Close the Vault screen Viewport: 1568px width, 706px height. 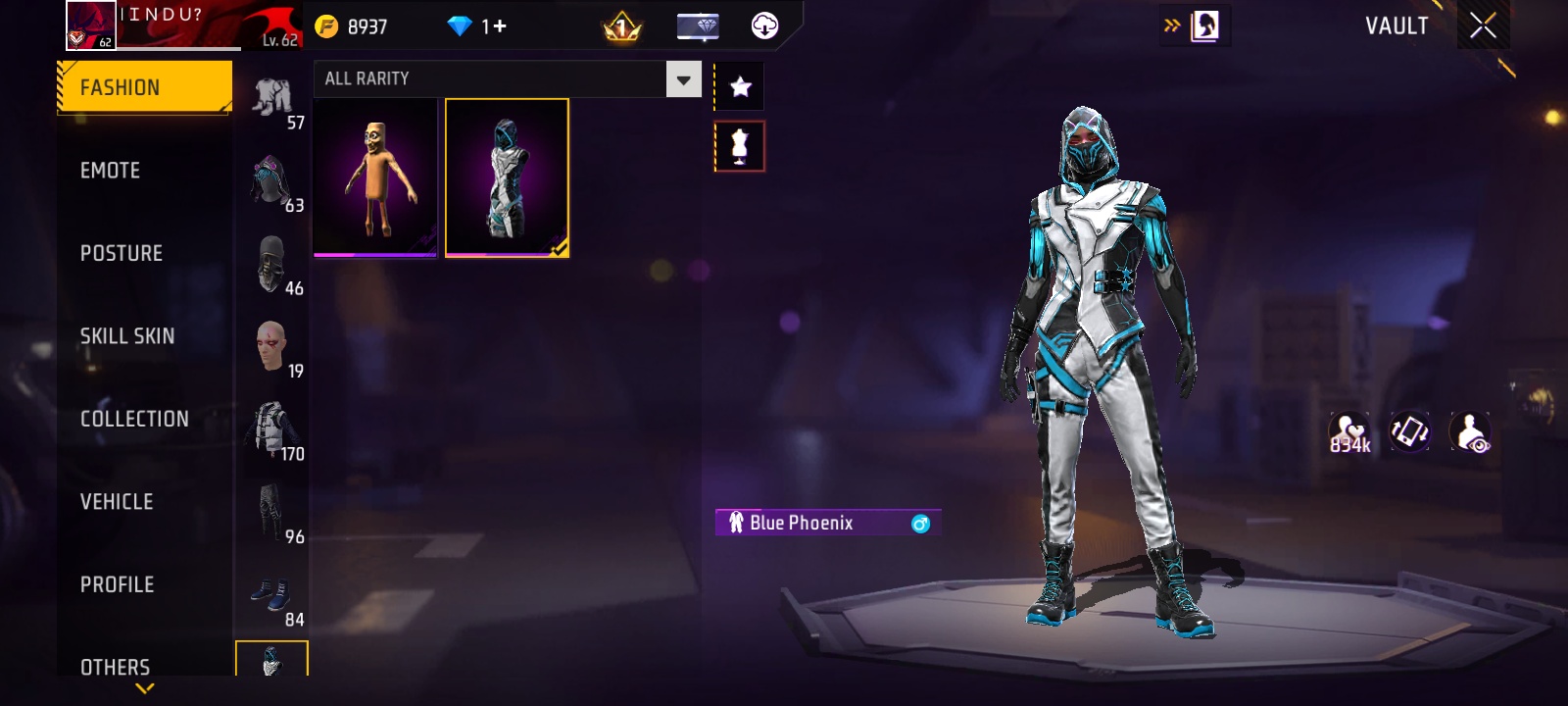click(1483, 25)
